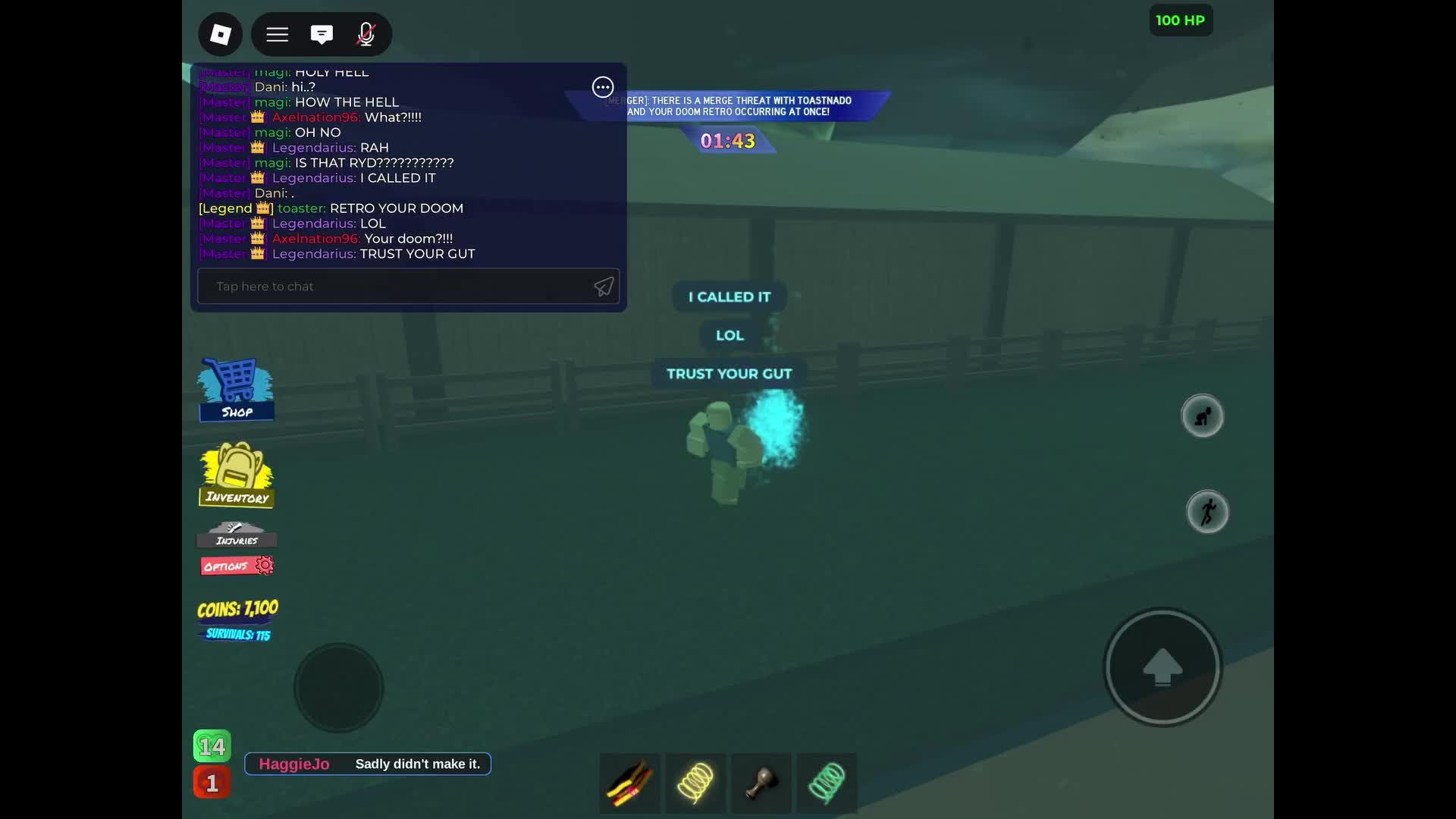The height and width of the screenshot is (819, 1456).
Task: Equip the bacon item in the hotbar
Action: (629, 783)
